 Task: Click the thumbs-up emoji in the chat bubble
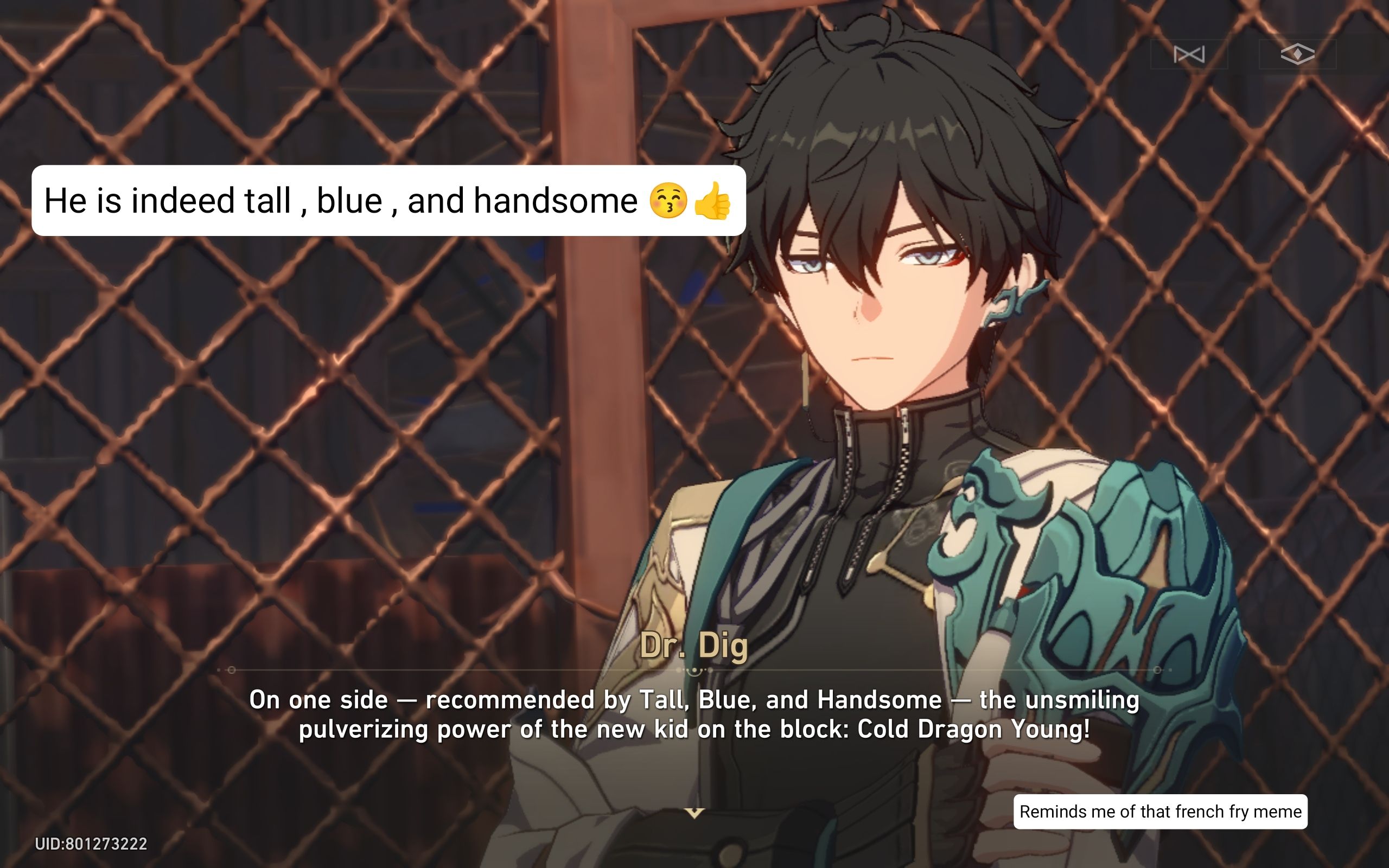click(x=713, y=202)
